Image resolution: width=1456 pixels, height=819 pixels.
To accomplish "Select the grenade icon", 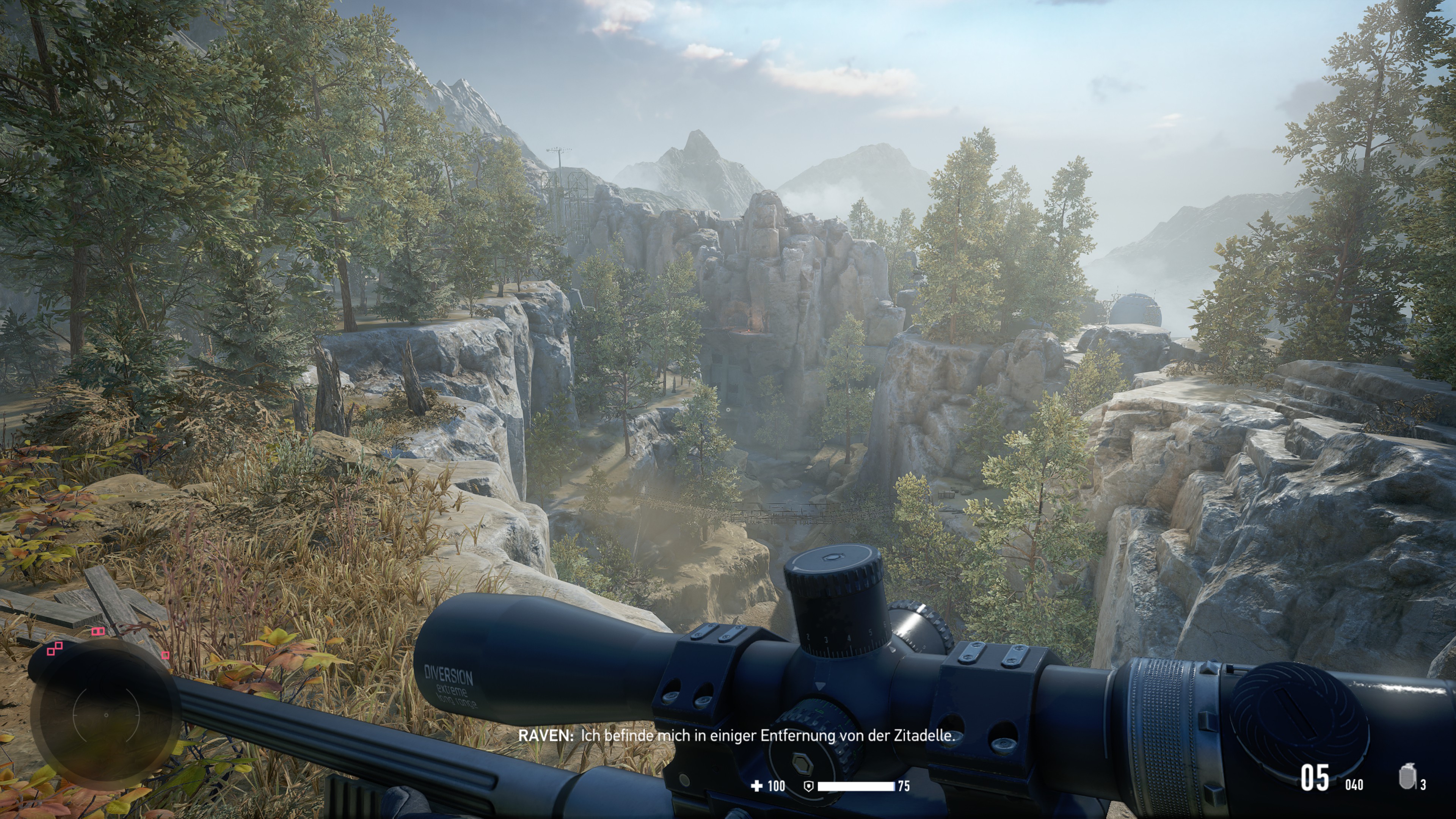I will (x=1407, y=777).
